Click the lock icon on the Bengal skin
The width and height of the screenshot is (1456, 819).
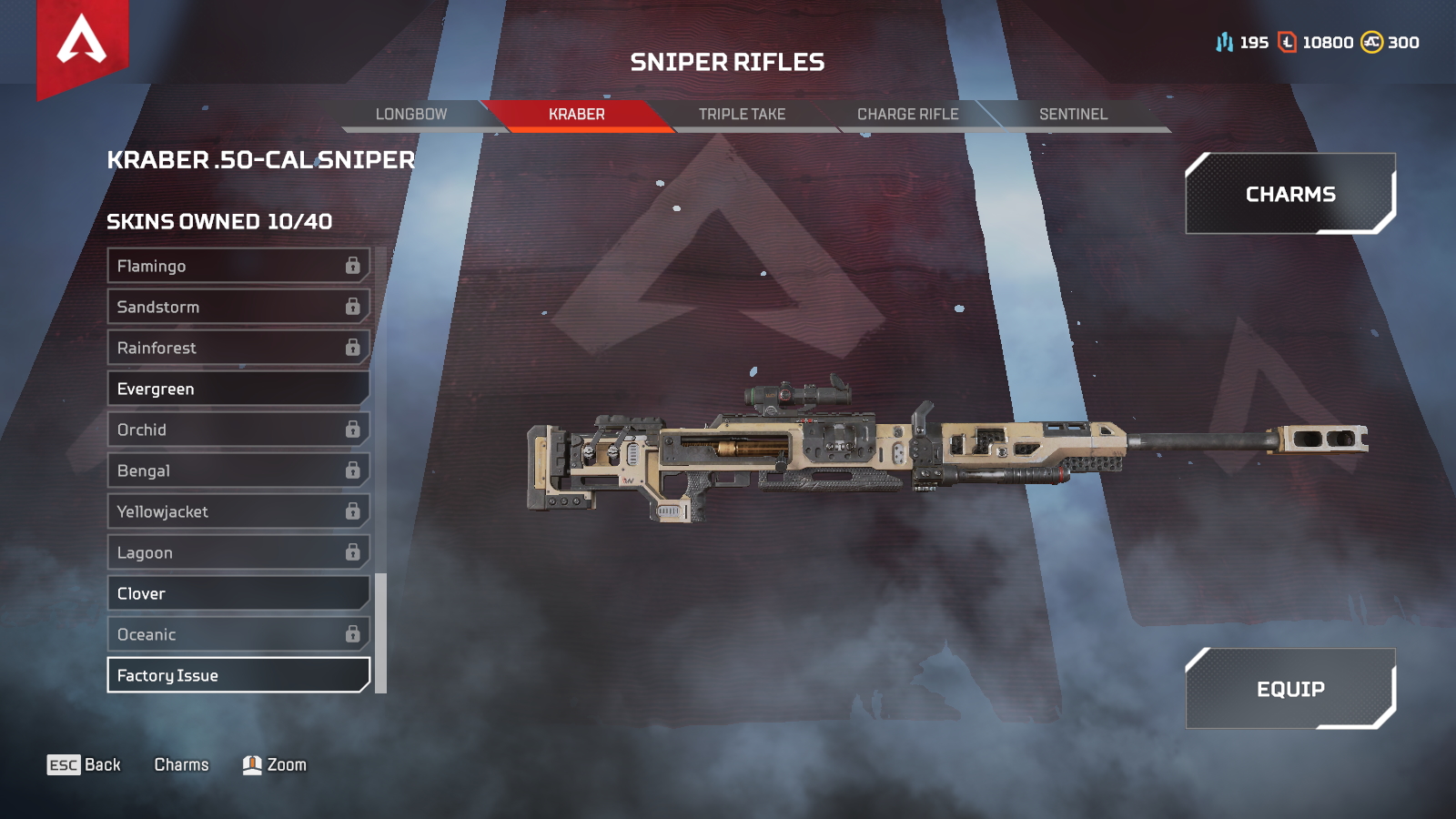pyautogui.click(x=352, y=470)
